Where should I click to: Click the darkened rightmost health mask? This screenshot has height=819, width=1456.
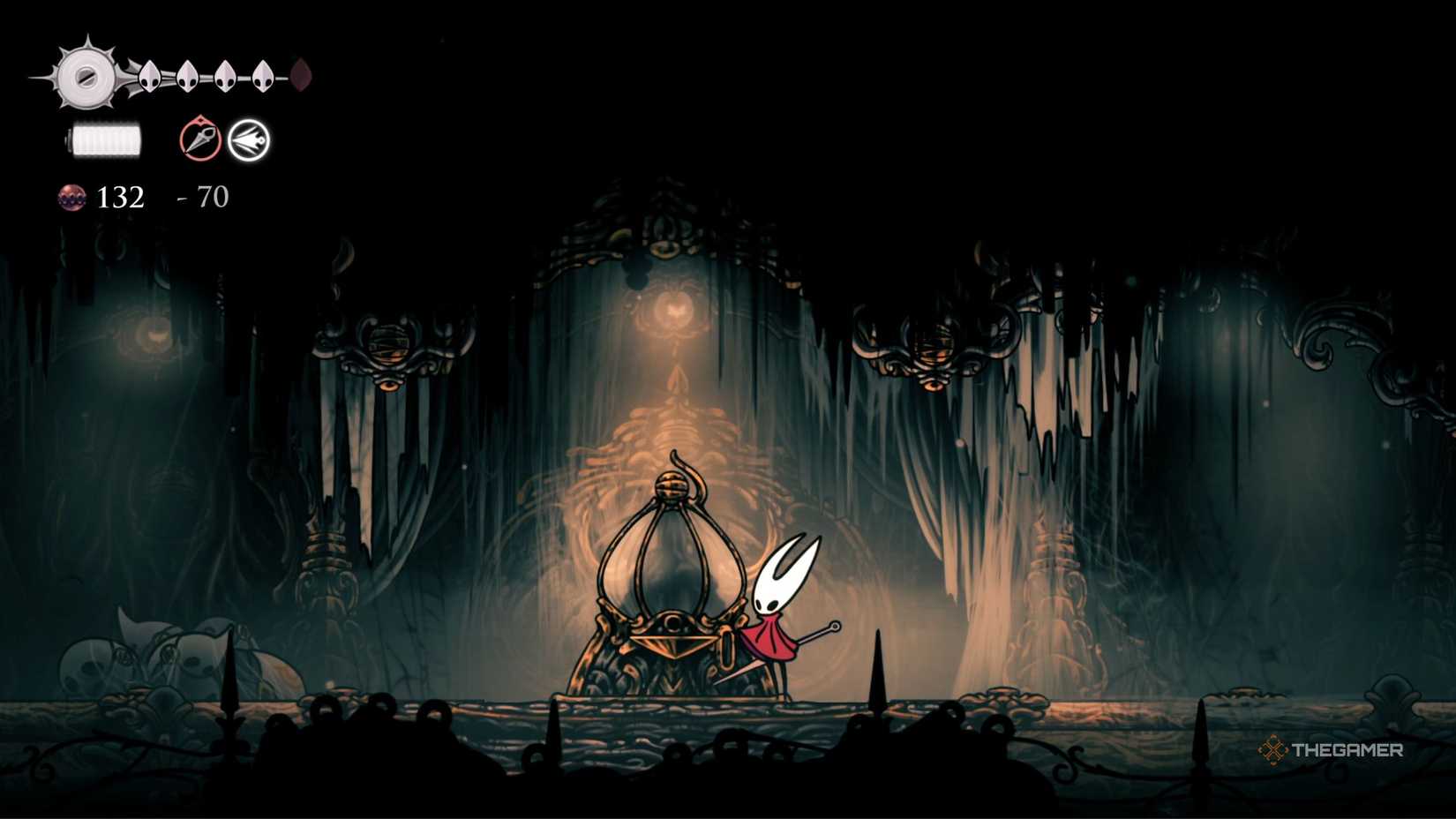click(301, 72)
